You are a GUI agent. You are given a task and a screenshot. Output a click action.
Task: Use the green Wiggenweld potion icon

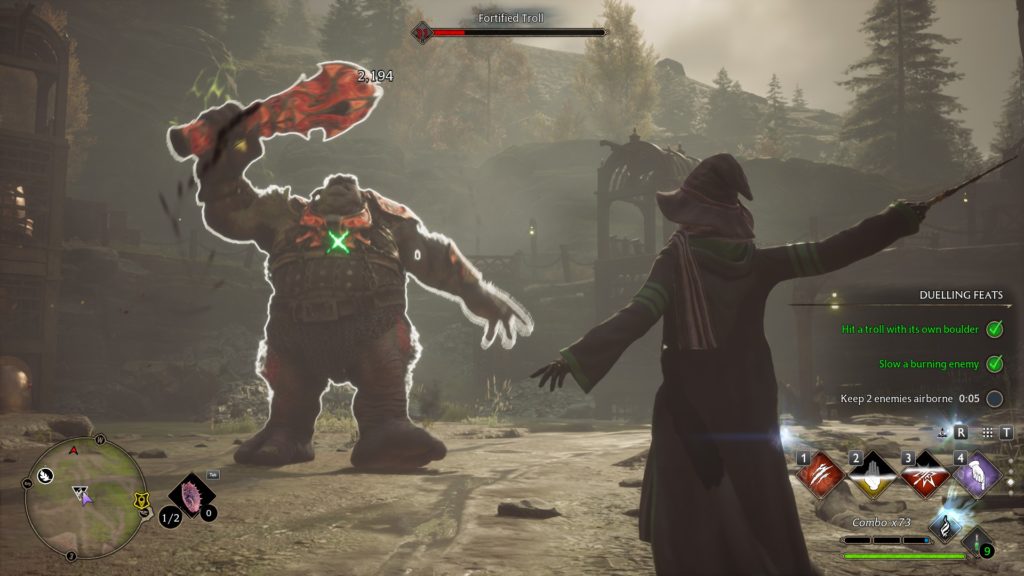(x=977, y=543)
